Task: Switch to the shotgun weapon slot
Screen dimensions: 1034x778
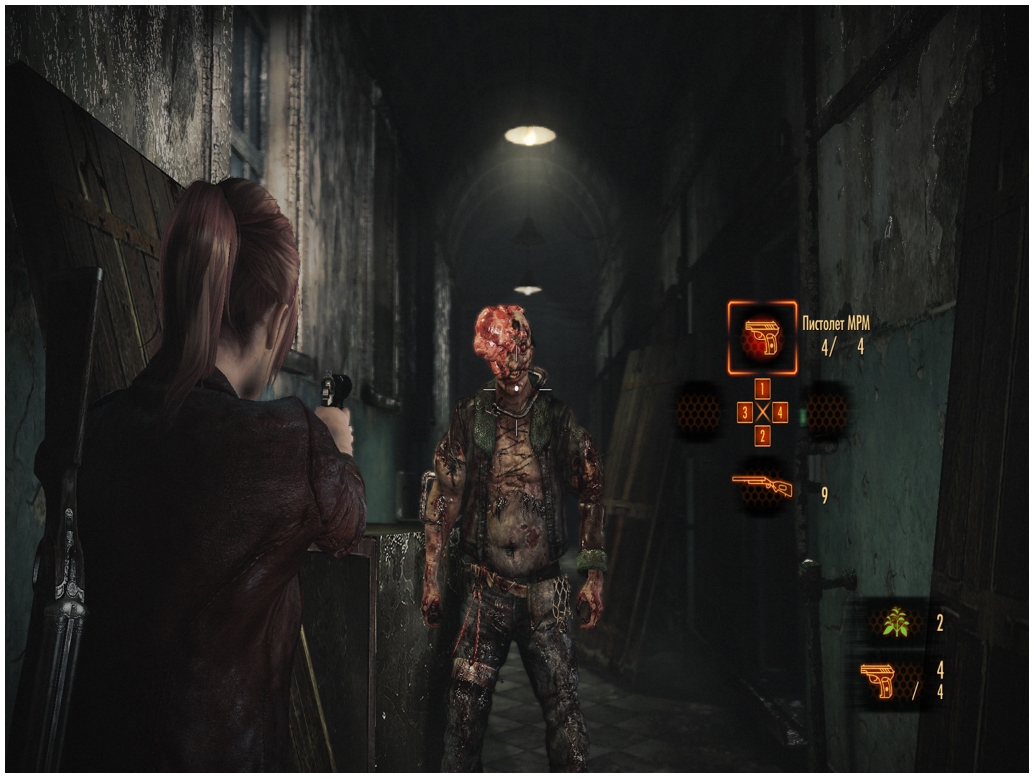Action: 762,487
